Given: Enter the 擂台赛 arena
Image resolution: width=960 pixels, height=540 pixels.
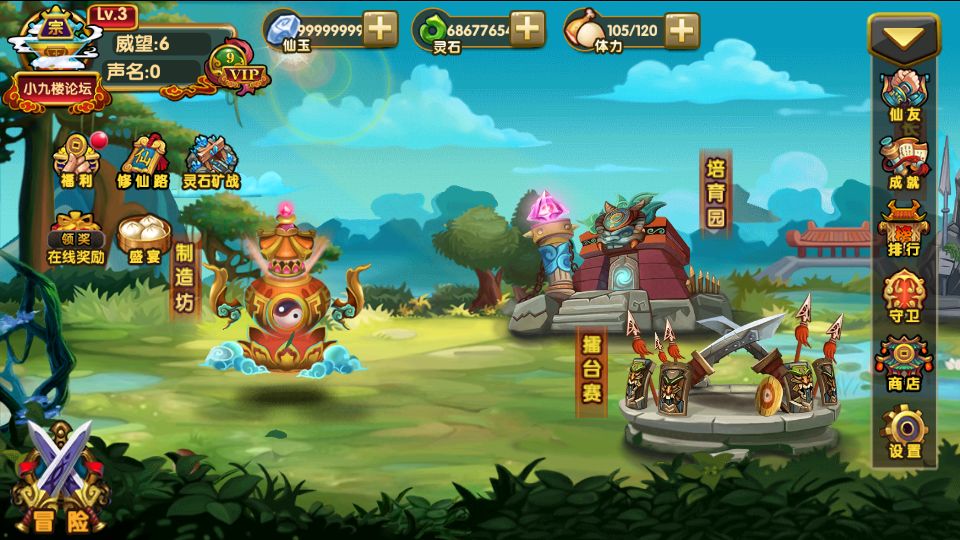Looking at the screenshot, I should pyautogui.click(x=592, y=370).
